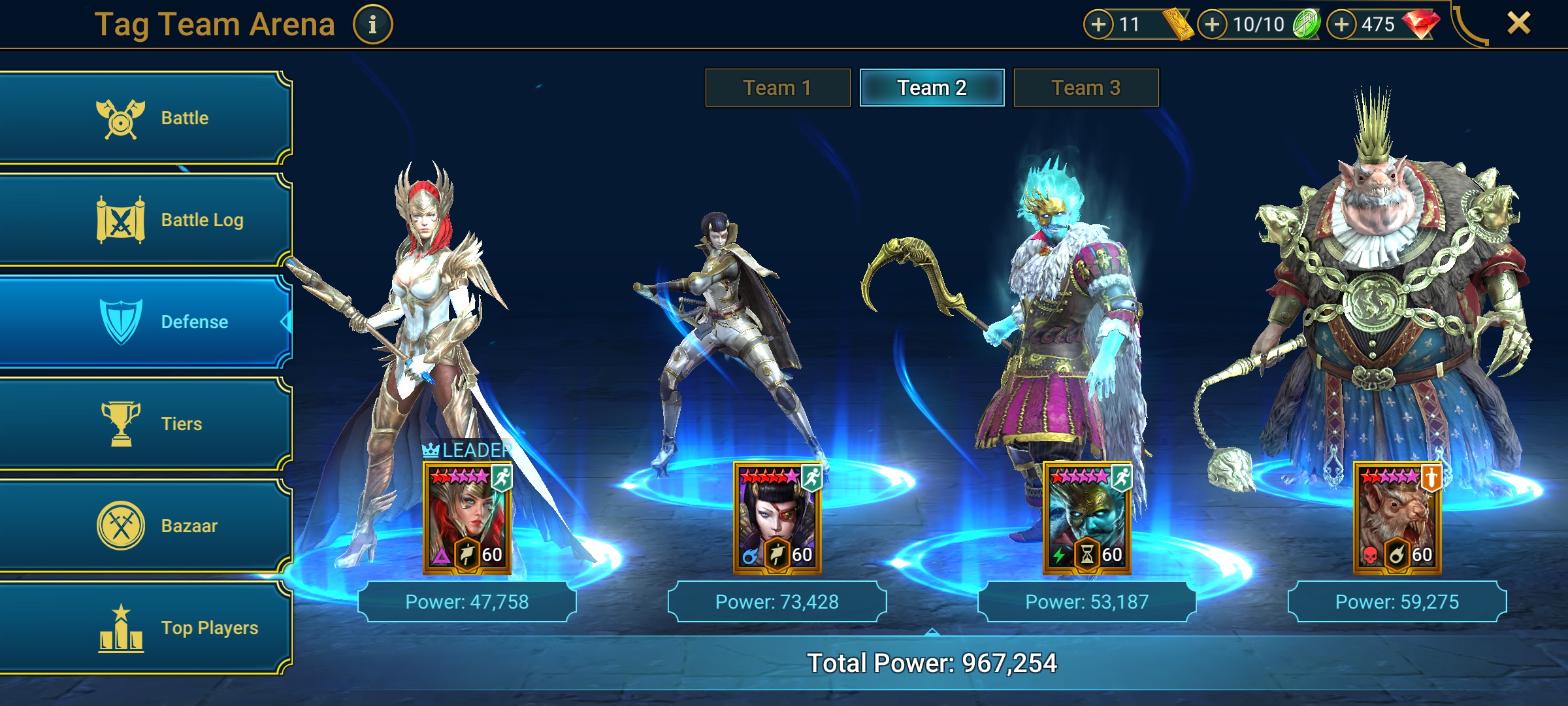Viewport: 1568px width, 706px height.
Task: Refill the 10/10 green tokens with plus
Action: pos(1212,25)
